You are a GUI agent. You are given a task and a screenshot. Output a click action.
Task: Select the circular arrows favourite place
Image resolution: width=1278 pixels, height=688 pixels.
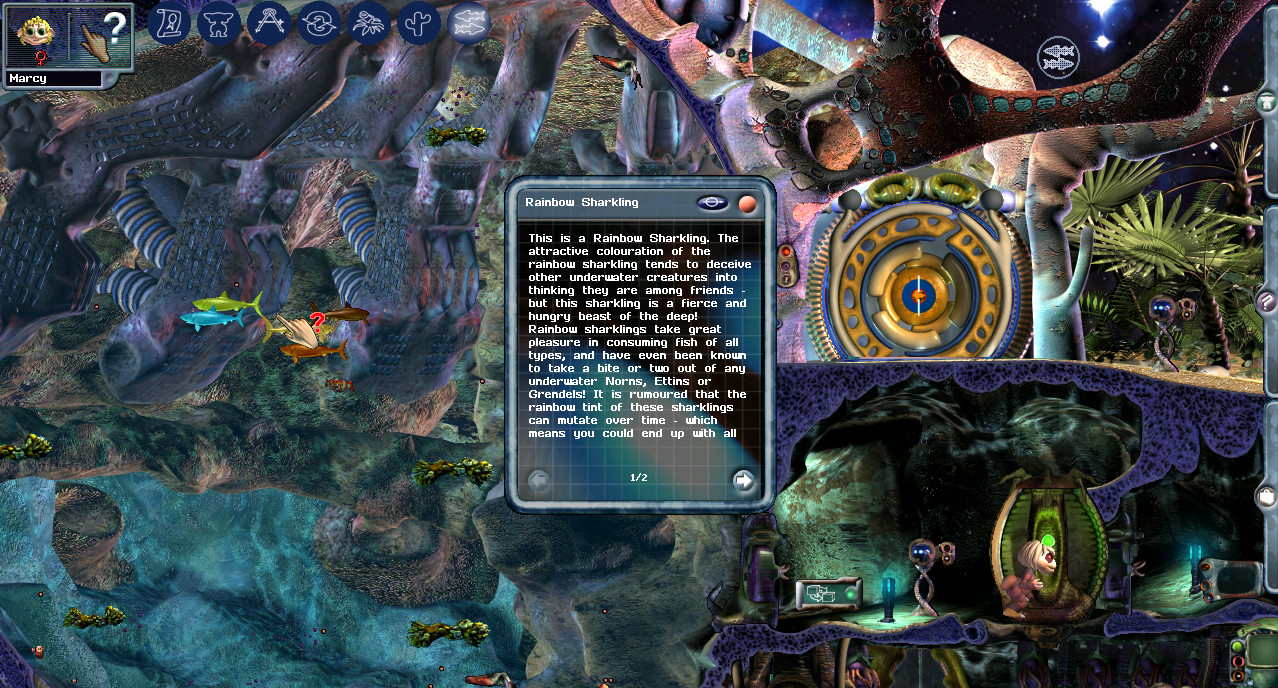(x=319, y=23)
